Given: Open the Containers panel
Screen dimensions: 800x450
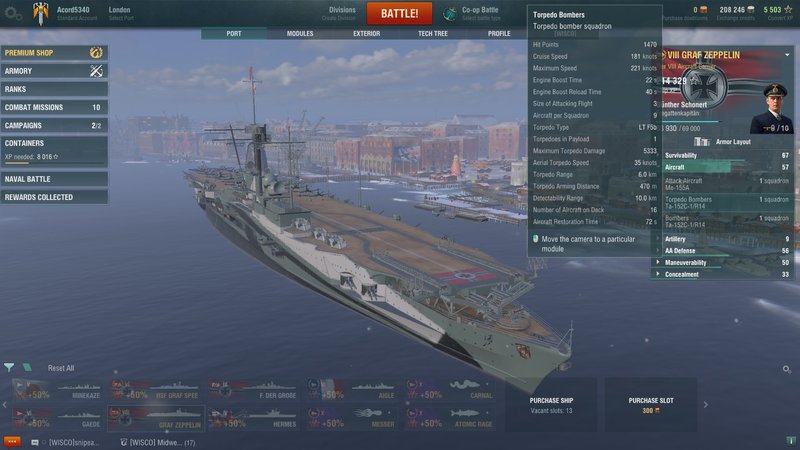Looking at the screenshot, I should click(54, 149).
